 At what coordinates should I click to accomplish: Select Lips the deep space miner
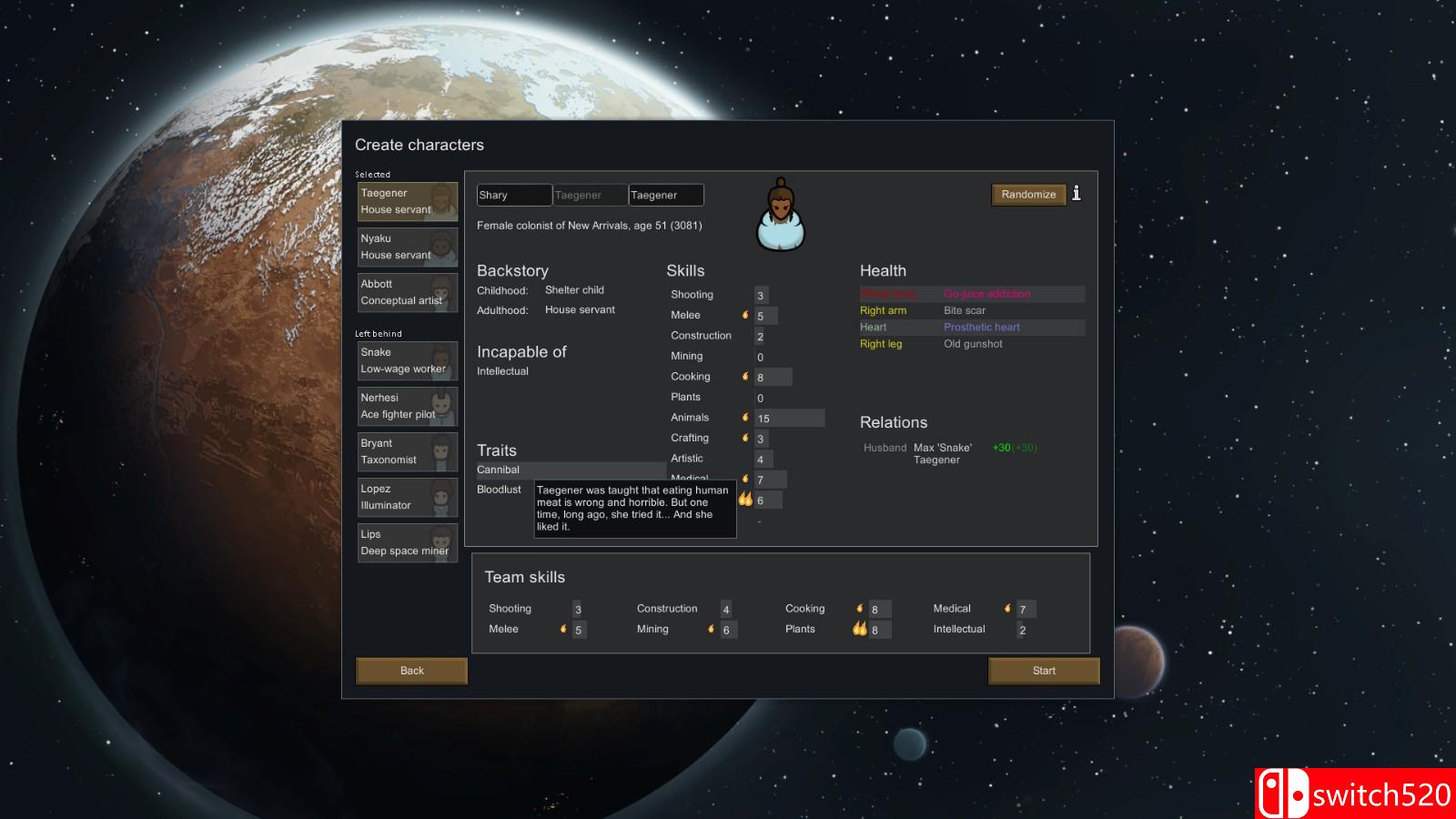(407, 542)
